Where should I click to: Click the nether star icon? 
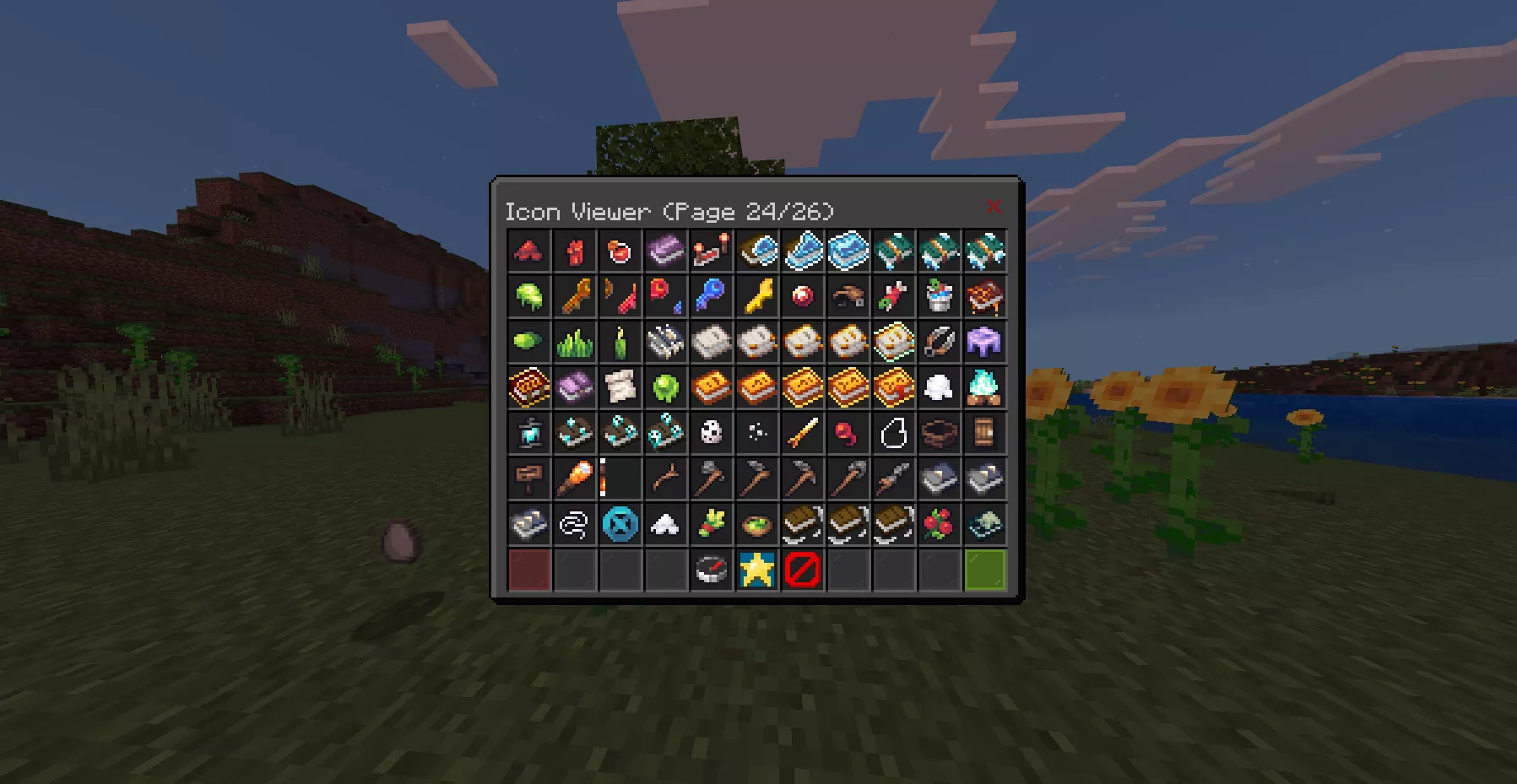pos(757,570)
